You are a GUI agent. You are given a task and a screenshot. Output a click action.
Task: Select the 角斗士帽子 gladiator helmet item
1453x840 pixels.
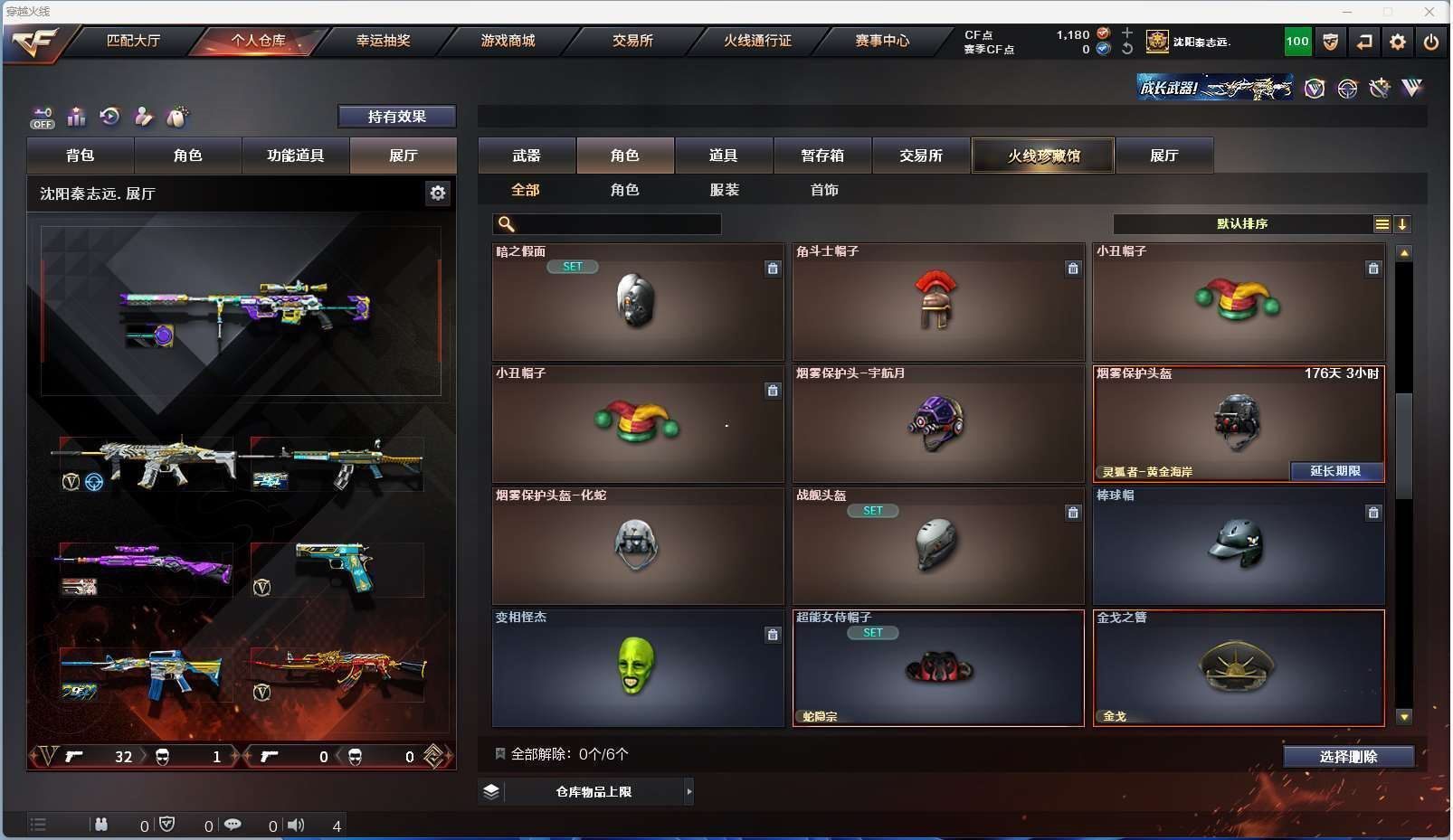point(937,302)
